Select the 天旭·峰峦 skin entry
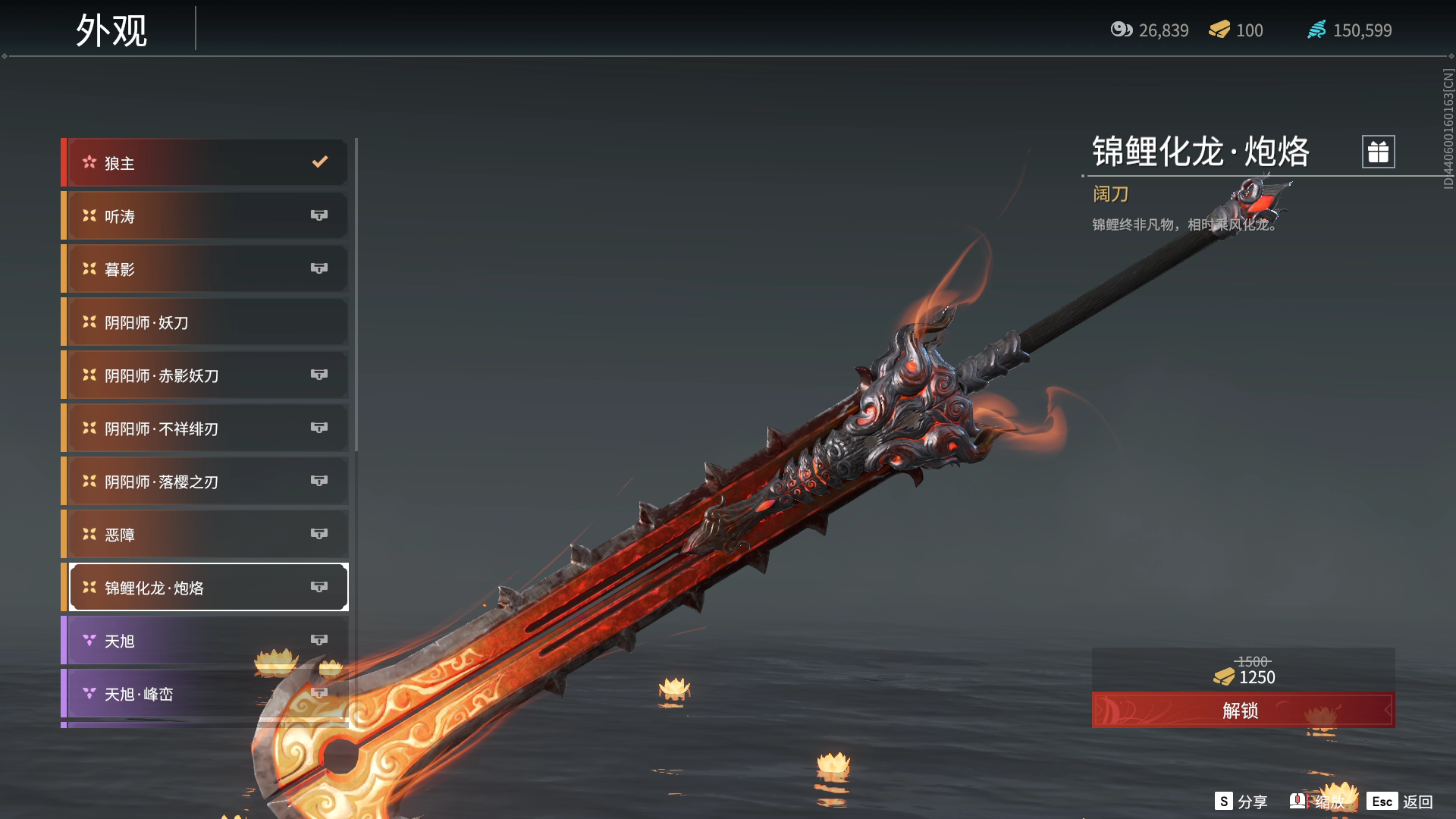Image resolution: width=1456 pixels, height=819 pixels. click(206, 694)
